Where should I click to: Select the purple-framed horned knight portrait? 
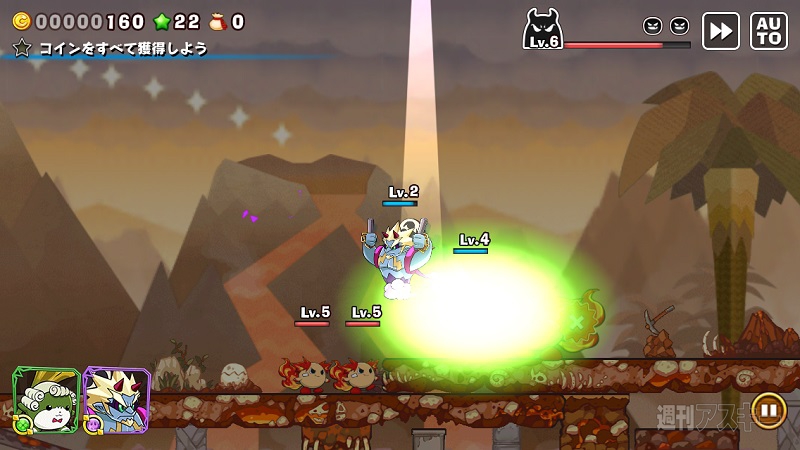click(x=116, y=399)
